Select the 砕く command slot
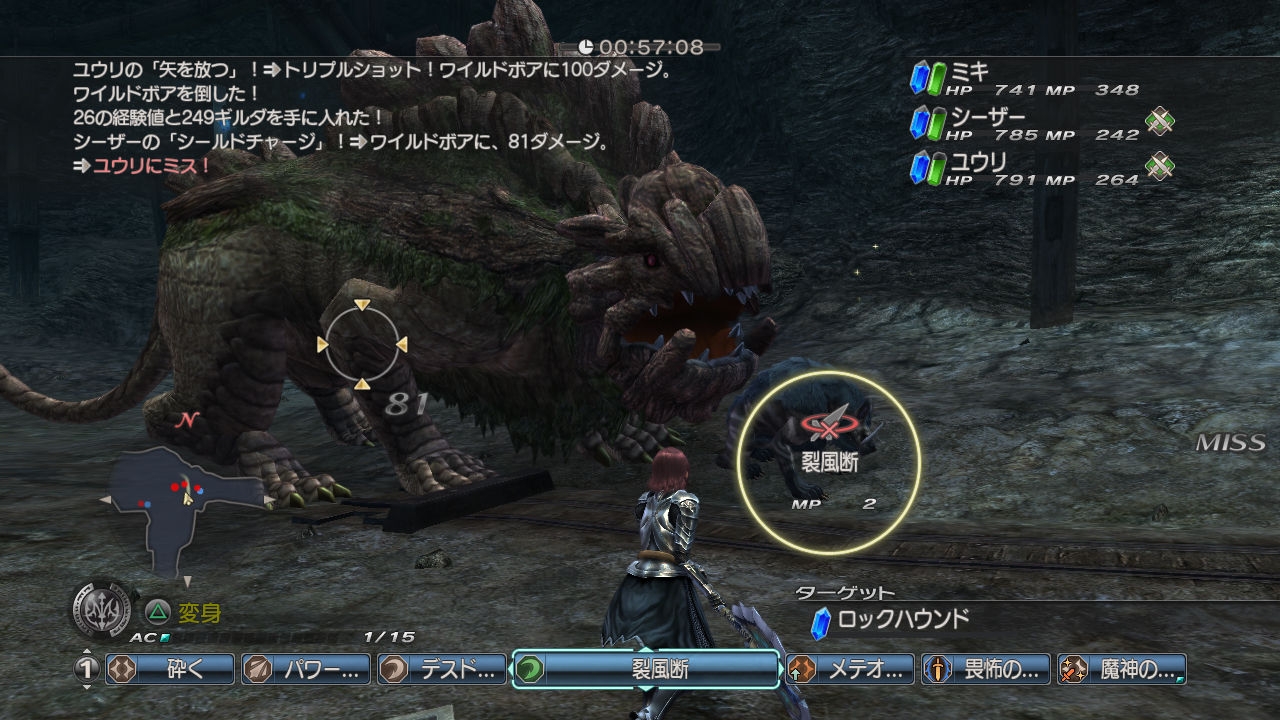Viewport: 1280px width, 720px height. (x=170, y=669)
